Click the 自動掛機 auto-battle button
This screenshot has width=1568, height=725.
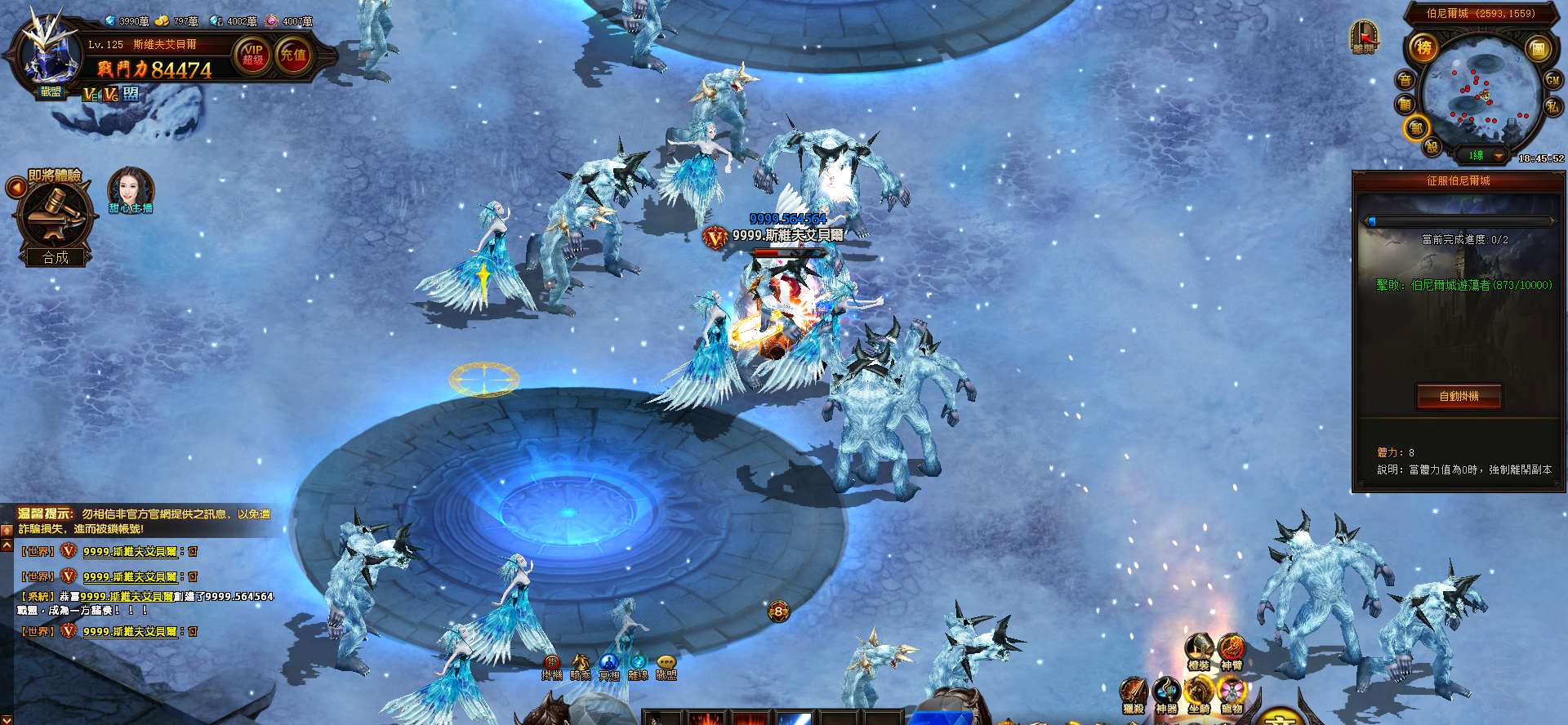click(x=1459, y=396)
